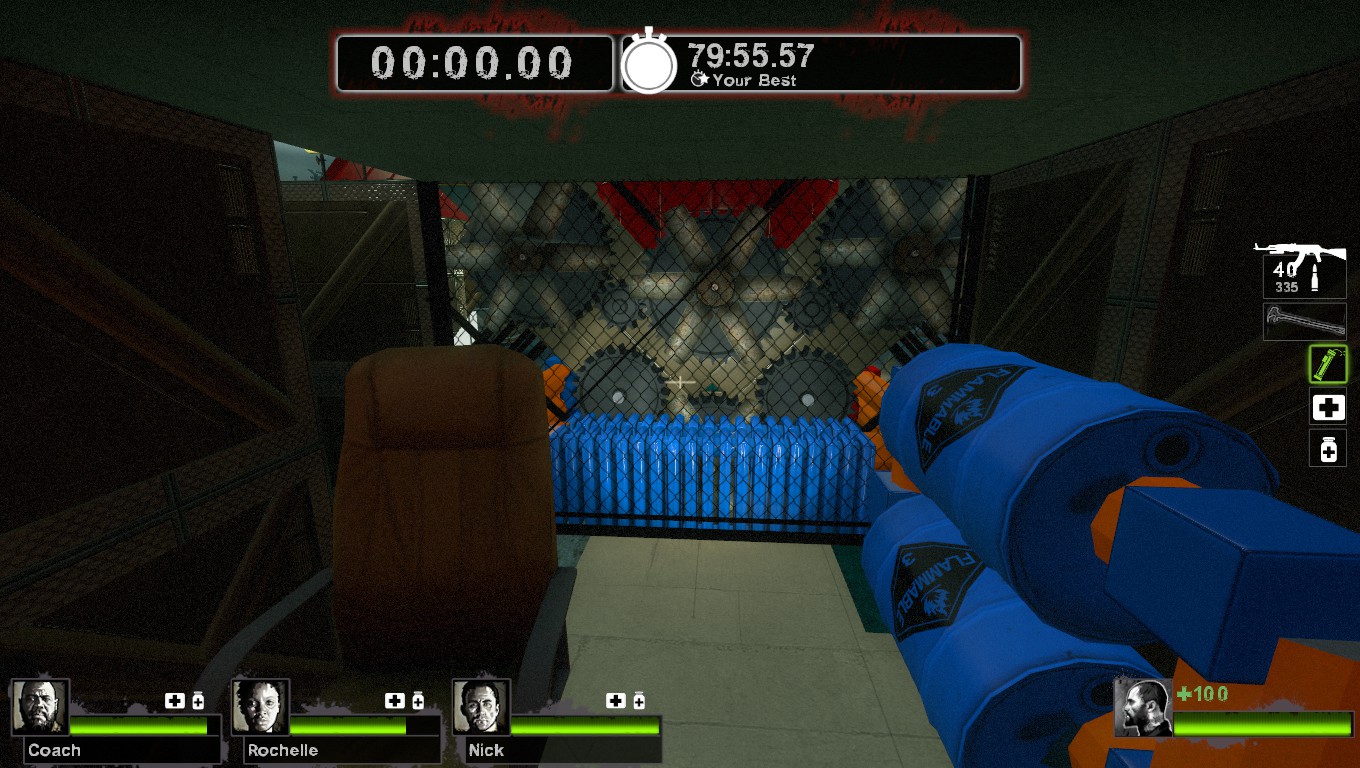Select the AK-47 rifle weapon slot
The image size is (1360, 768).
(x=1303, y=266)
